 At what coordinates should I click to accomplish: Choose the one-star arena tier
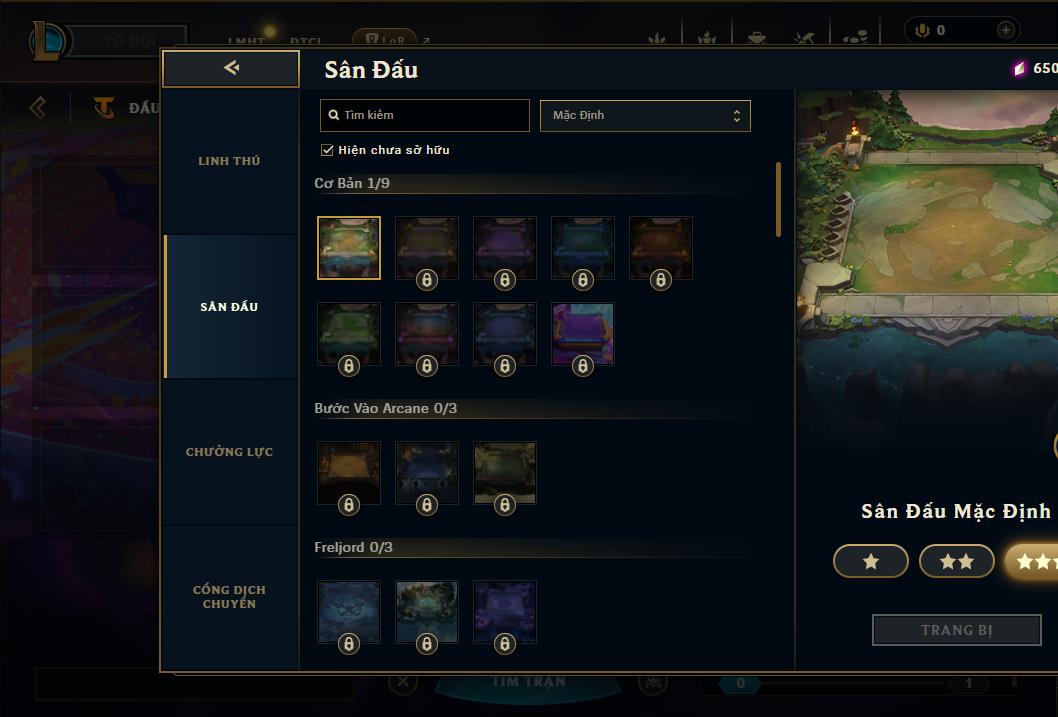(x=870, y=562)
